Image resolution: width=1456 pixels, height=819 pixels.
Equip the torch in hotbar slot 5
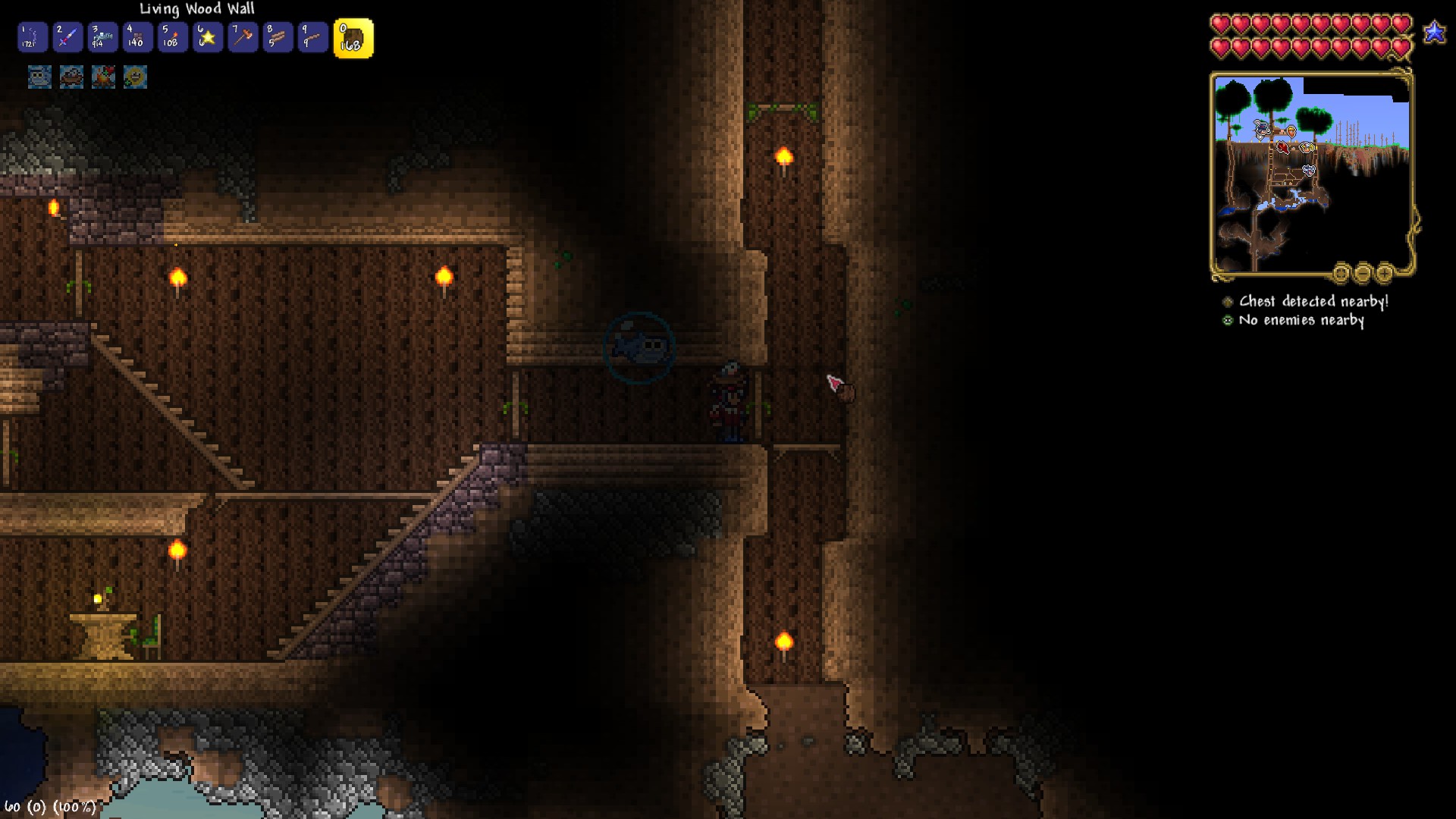(x=171, y=37)
